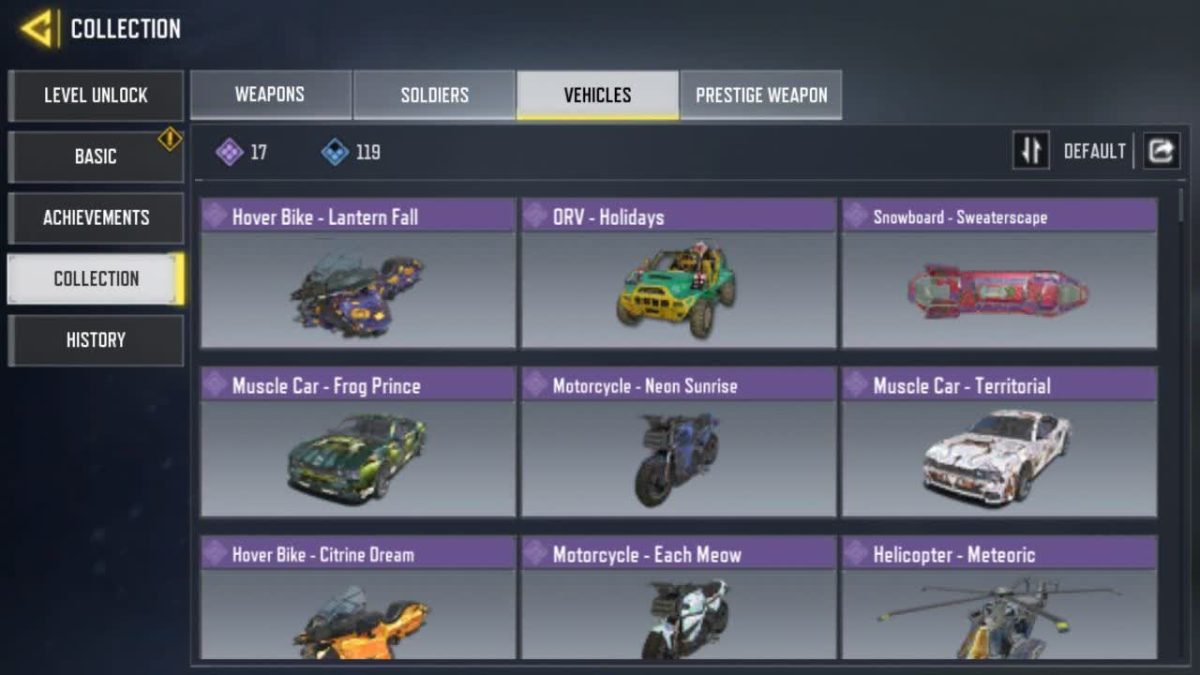
Task: Pick the Muscle Car - Frog Prince
Action: [x=358, y=442]
